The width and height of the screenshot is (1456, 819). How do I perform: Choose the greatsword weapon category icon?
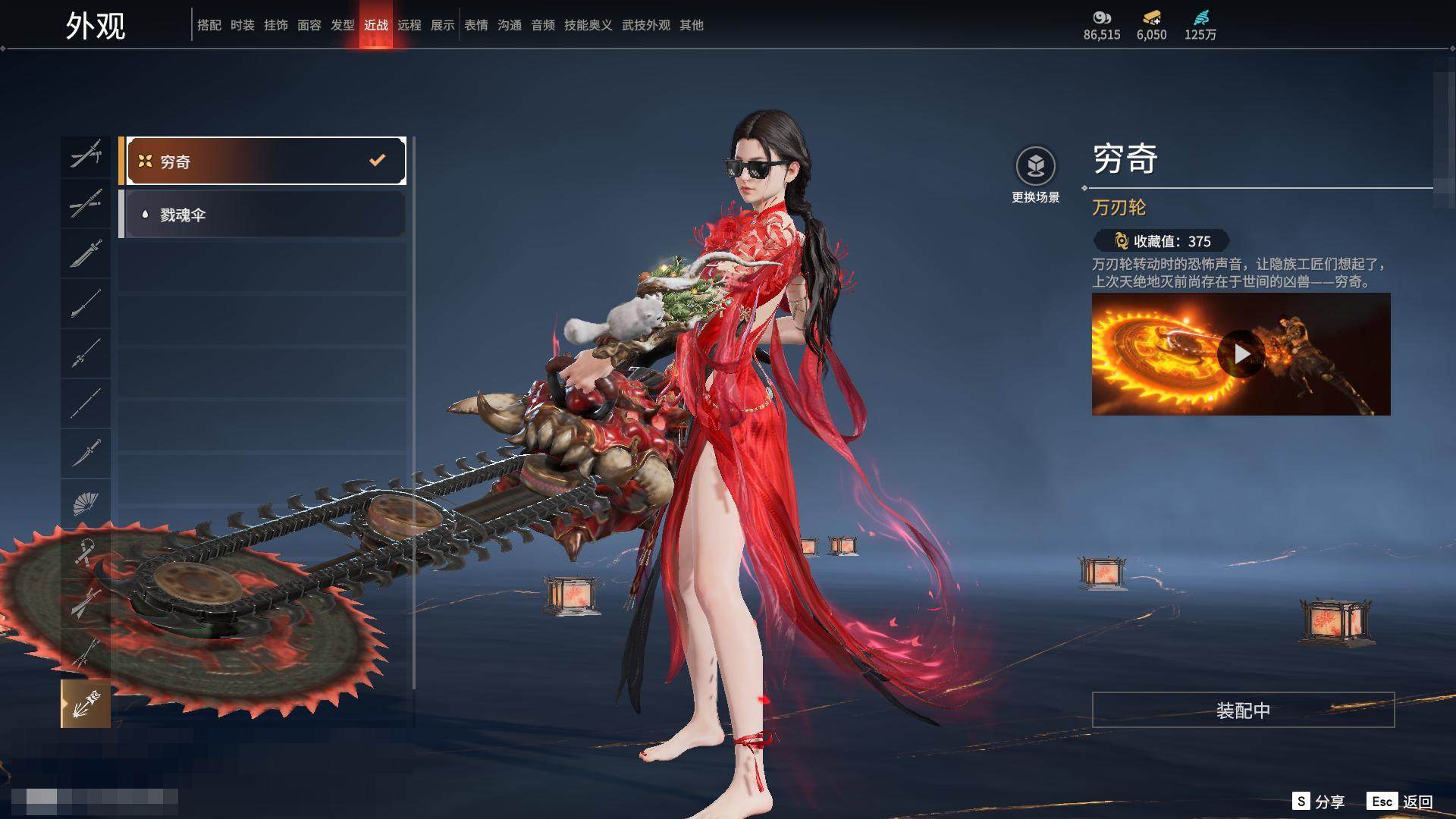85,253
